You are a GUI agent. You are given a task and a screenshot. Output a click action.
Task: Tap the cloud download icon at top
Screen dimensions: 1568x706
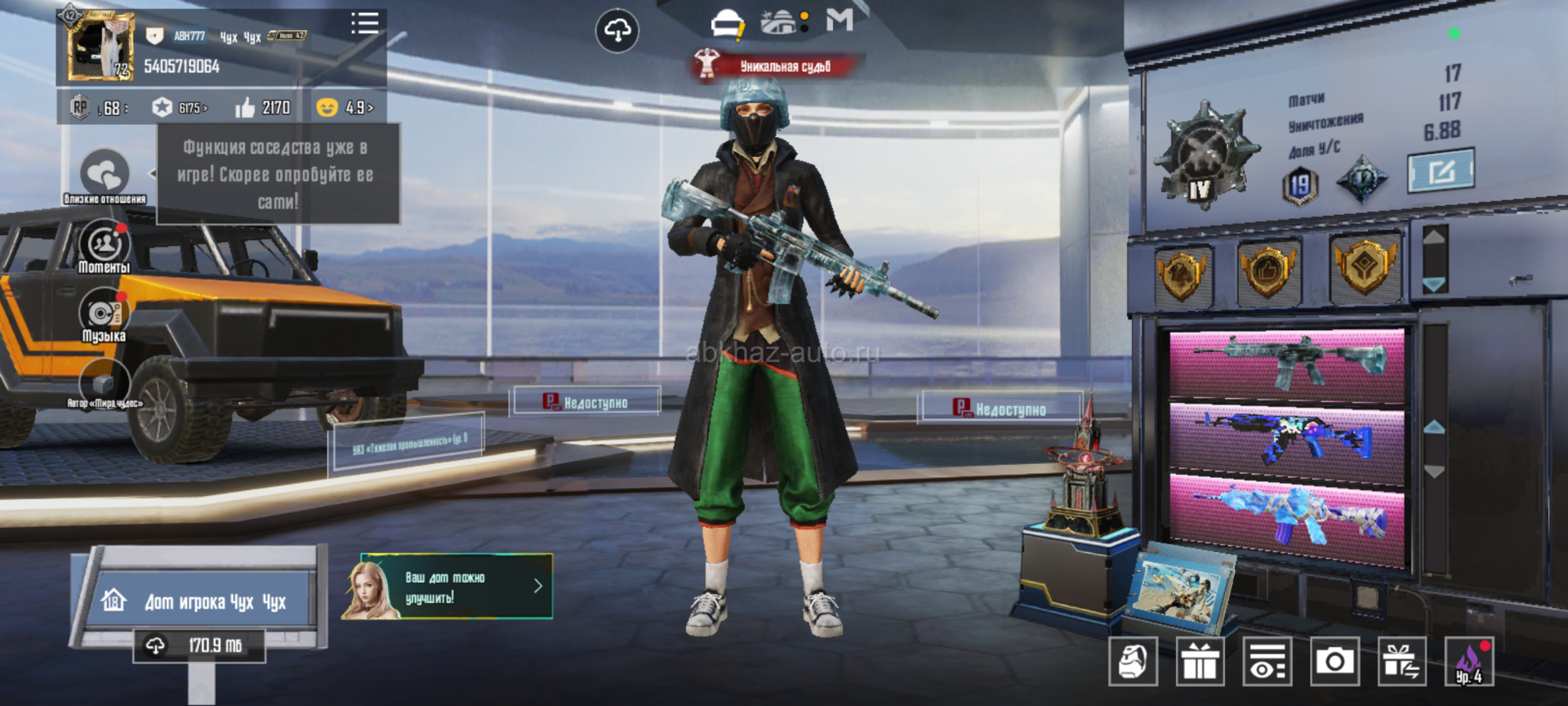click(617, 31)
